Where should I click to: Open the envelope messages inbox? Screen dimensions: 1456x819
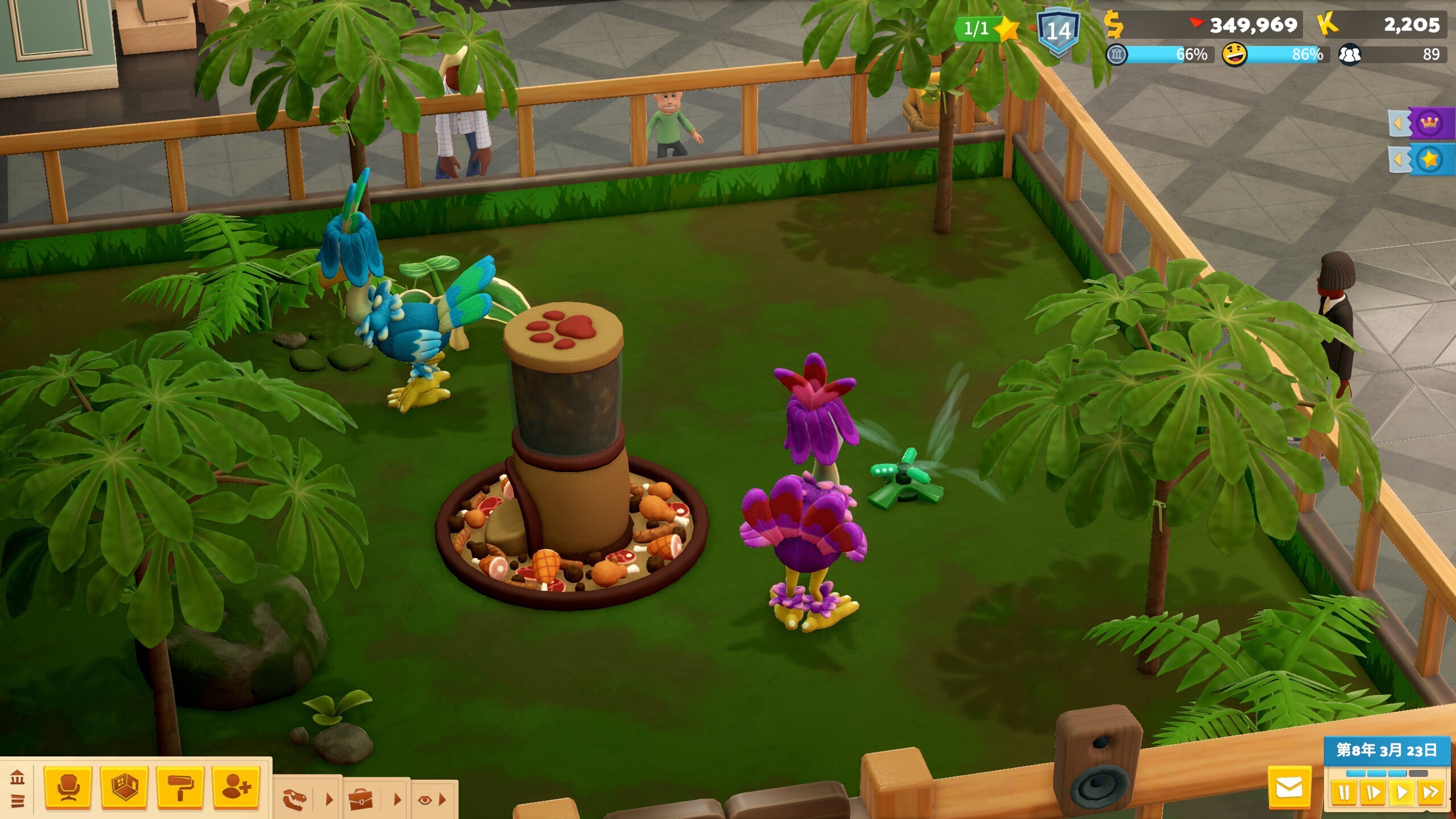(1289, 788)
